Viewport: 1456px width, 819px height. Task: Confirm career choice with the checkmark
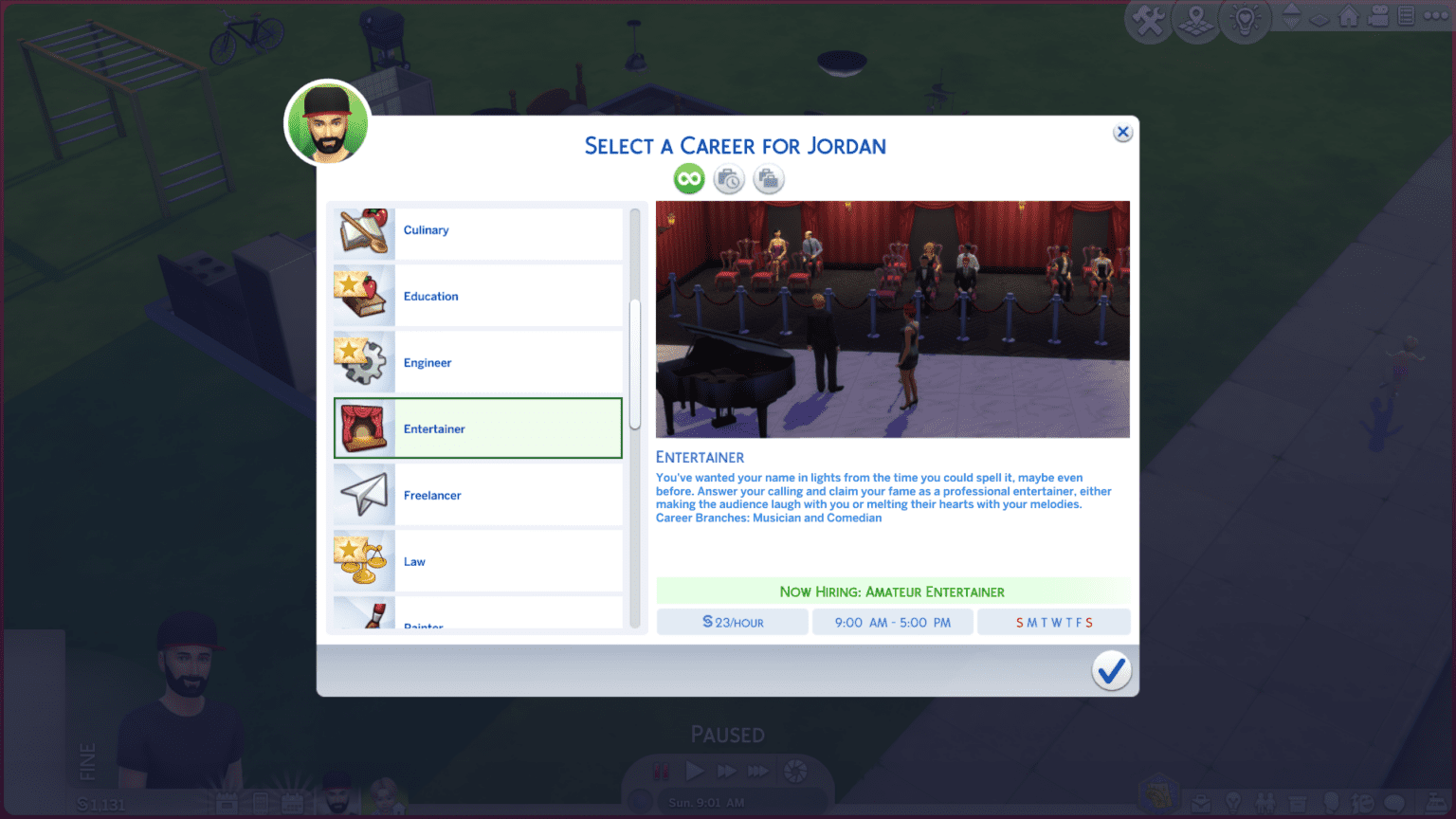pos(1111,671)
